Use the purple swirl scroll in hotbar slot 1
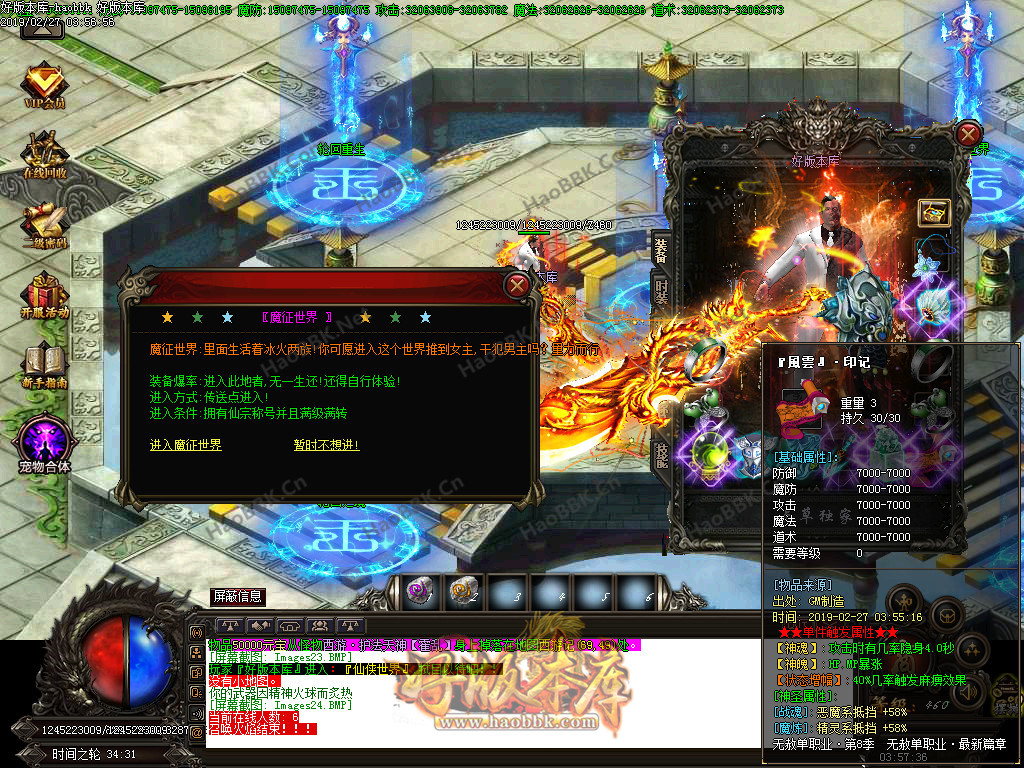Screen dimensions: 1024x768 (x=419, y=591)
